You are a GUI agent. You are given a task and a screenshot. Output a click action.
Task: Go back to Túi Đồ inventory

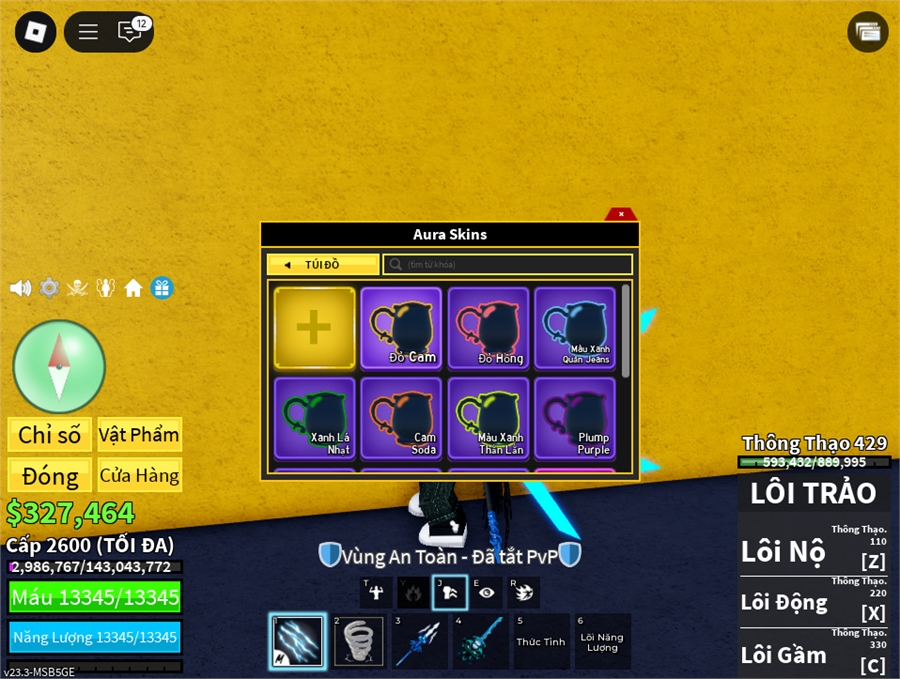323,265
